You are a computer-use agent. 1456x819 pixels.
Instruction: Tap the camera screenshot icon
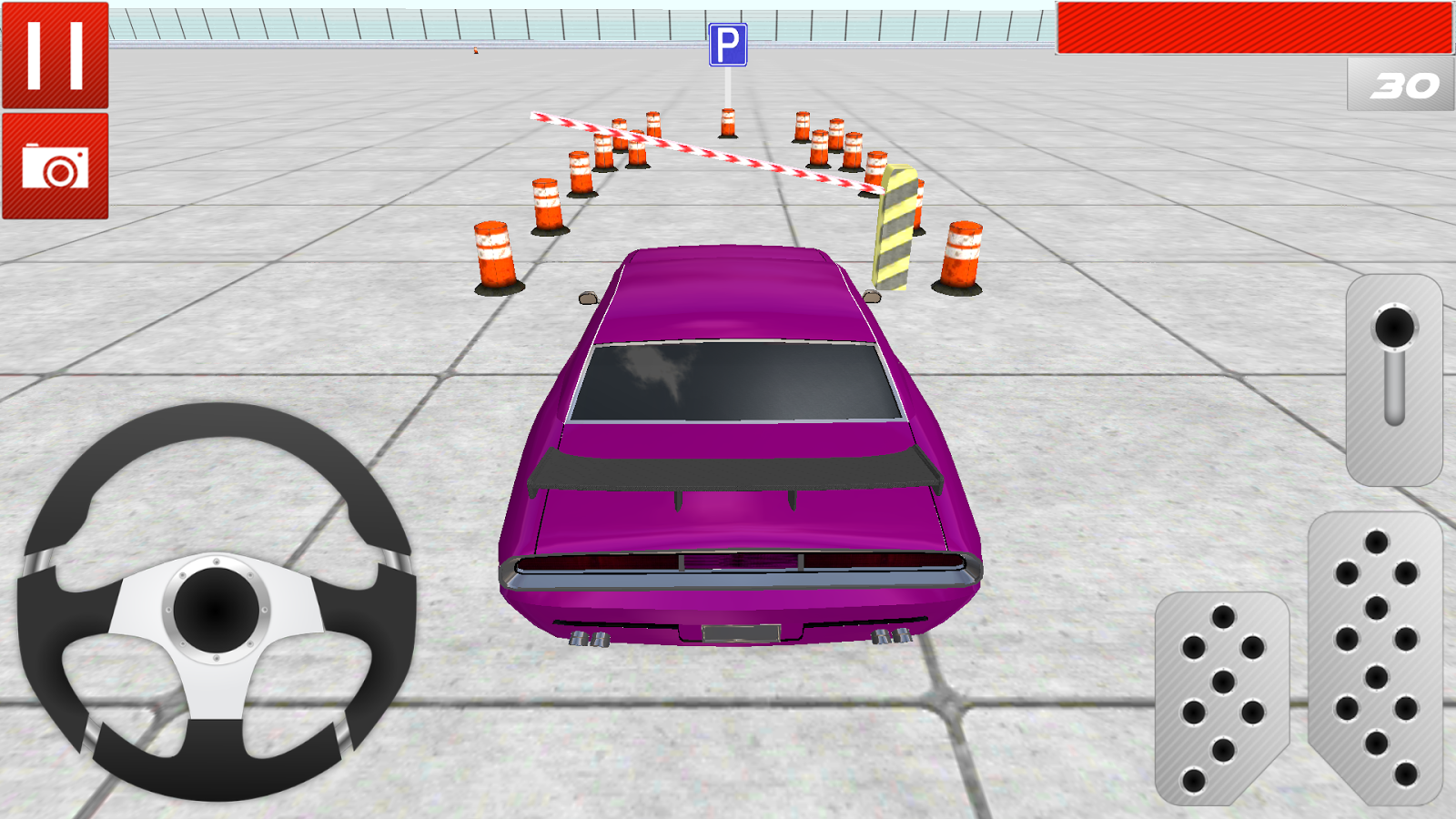point(56,167)
